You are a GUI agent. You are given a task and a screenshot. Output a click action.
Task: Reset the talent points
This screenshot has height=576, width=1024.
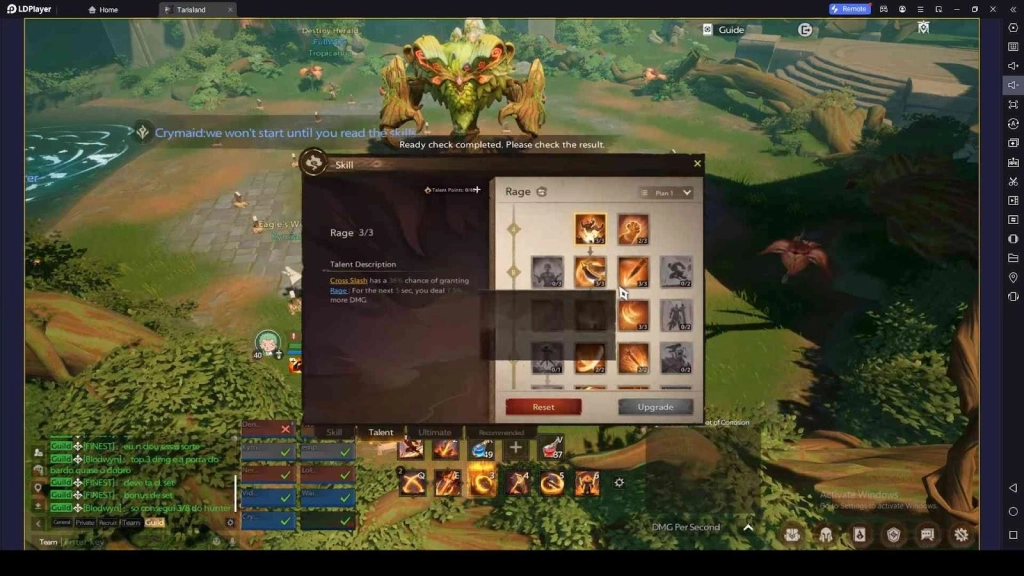543,407
